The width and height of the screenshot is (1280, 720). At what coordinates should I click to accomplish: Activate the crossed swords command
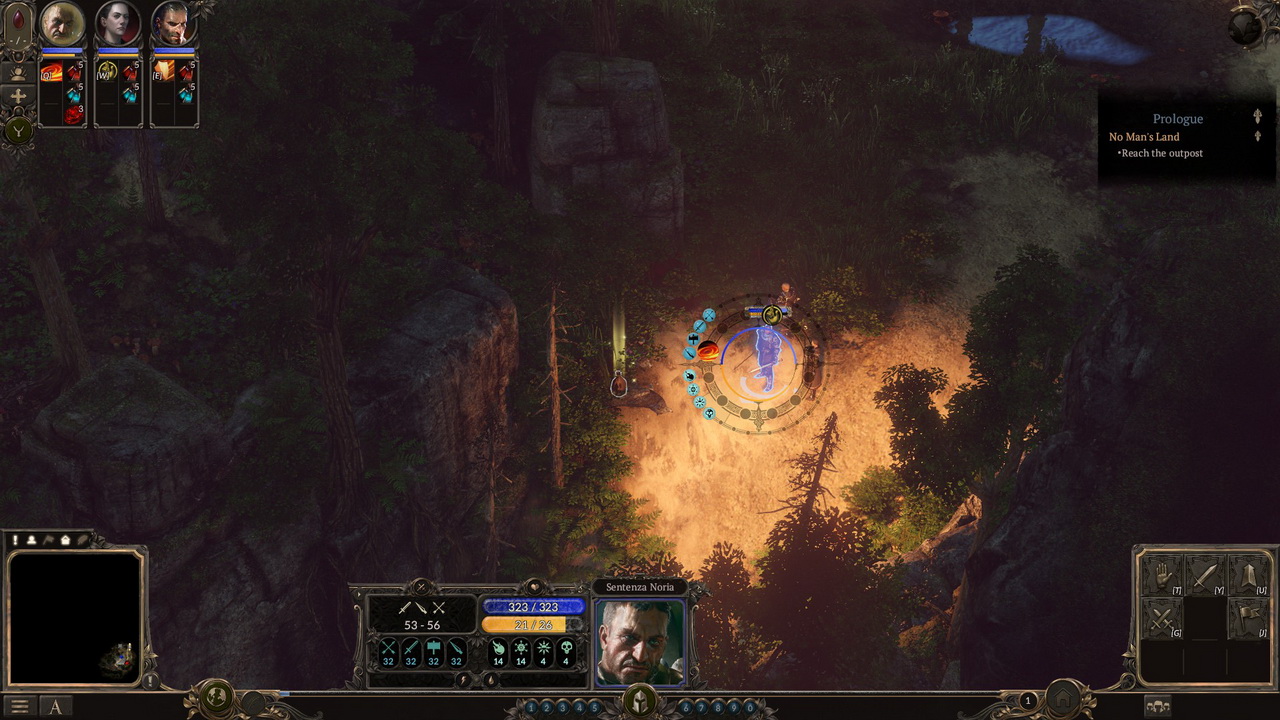pyautogui.click(x=1162, y=619)
